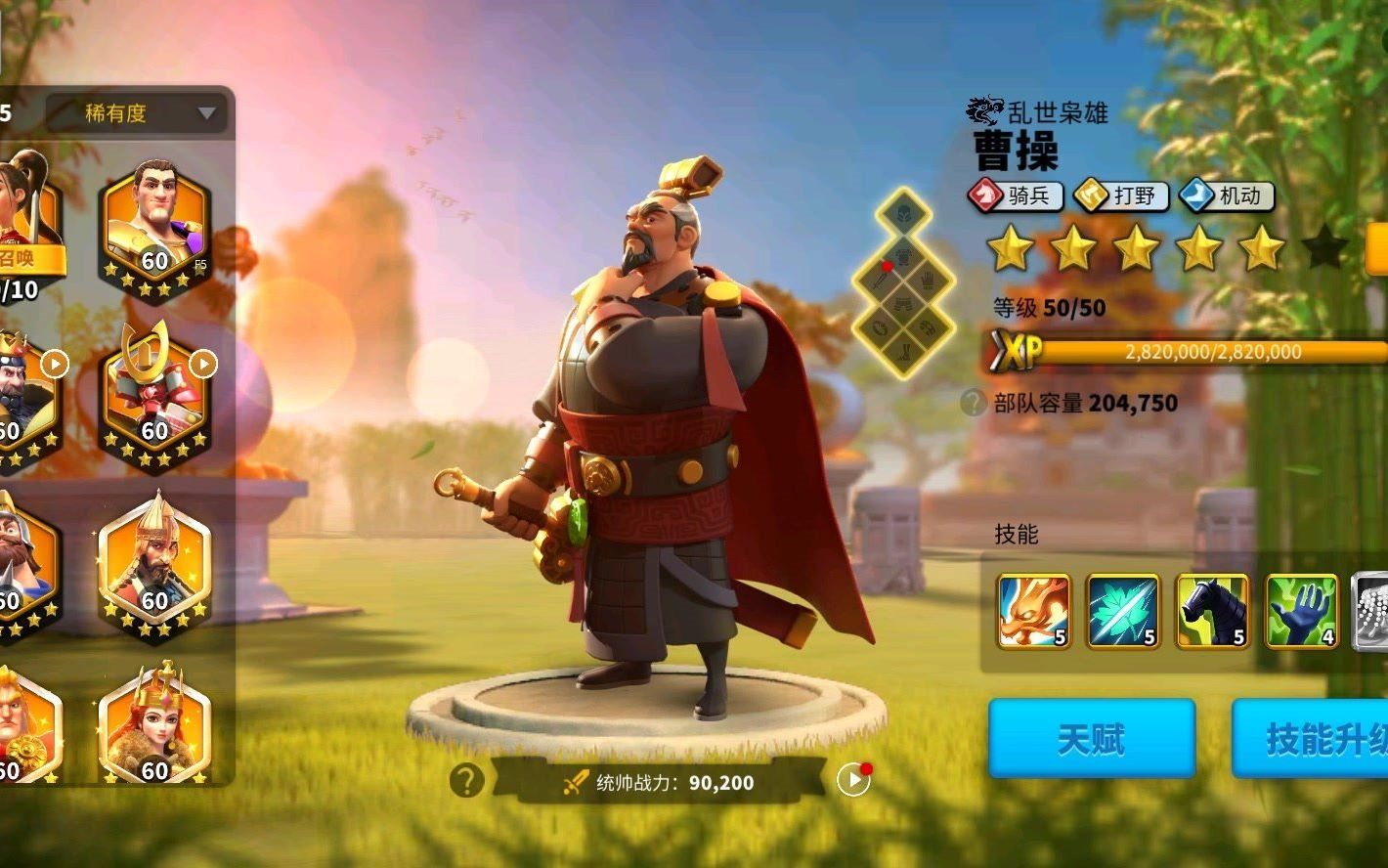
Task: Select the black horse skill icon
Action: pos(1213,612)
